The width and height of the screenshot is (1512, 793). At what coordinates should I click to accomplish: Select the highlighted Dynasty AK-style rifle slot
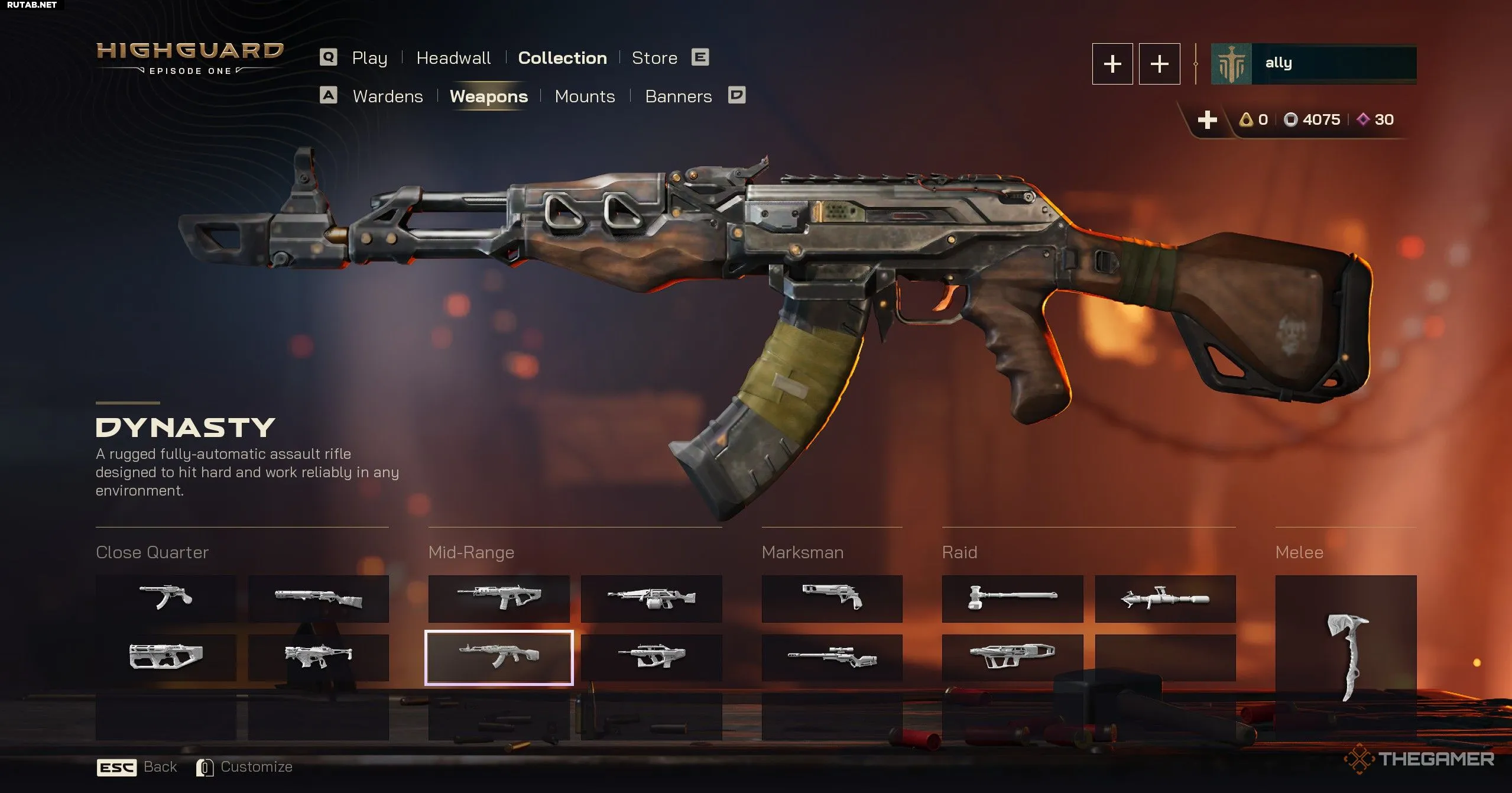click(499, 657)
